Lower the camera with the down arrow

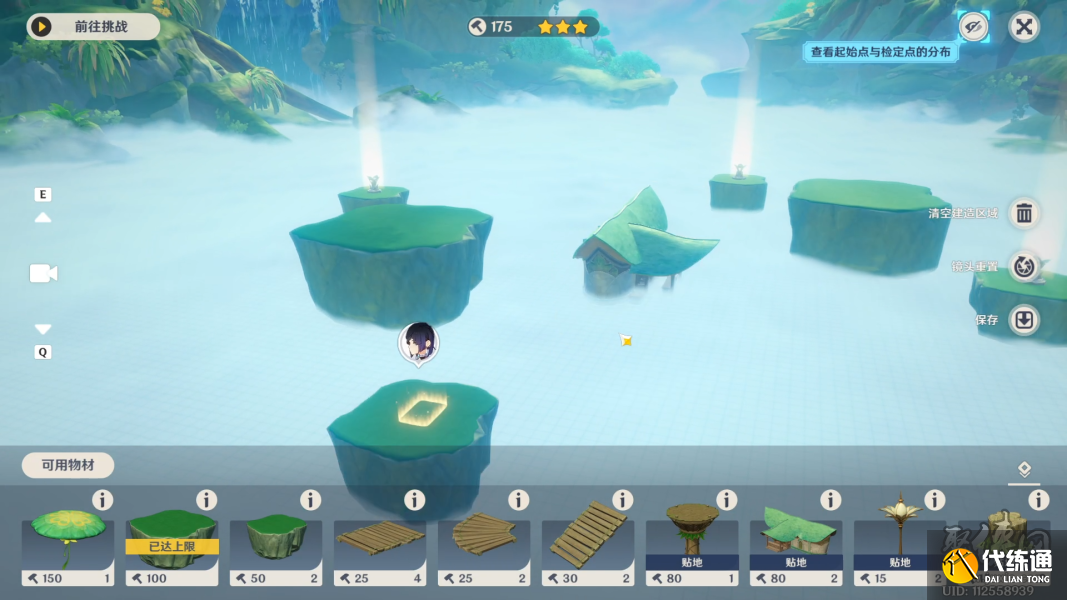pos(43,329)
